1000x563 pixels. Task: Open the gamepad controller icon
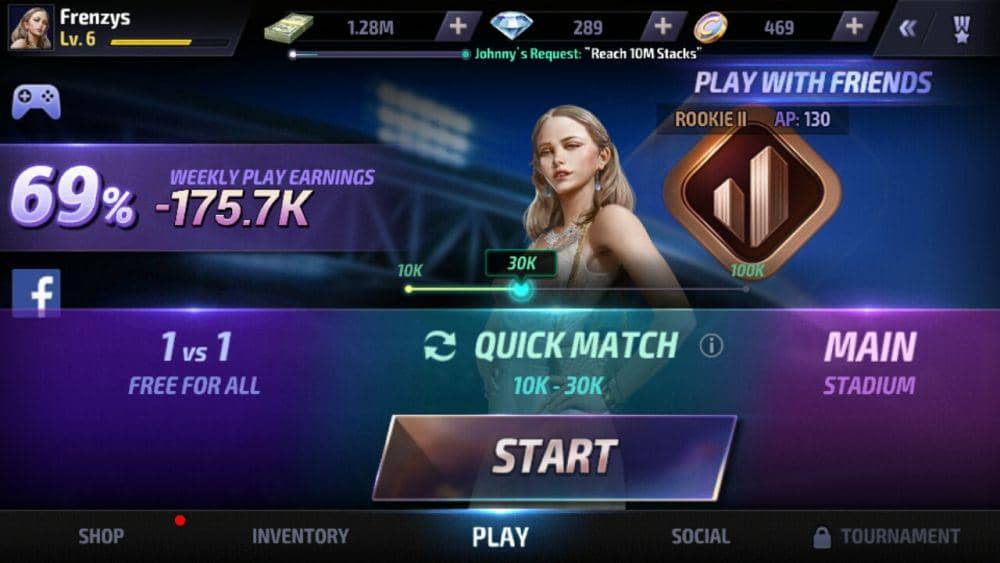coord(36,102)
